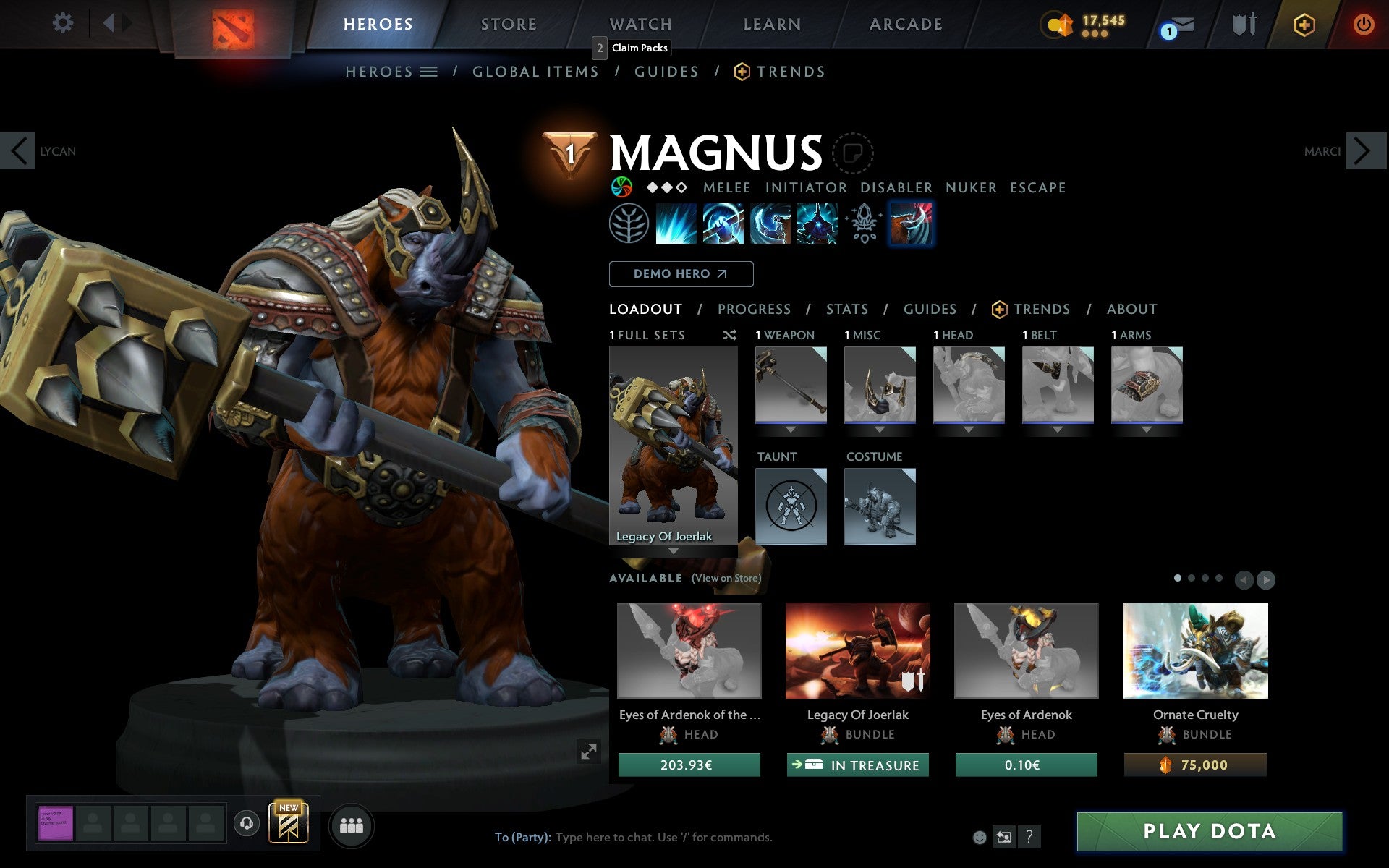Open the power/exit button top right
Image resolution: width=1389 pixels, height=868 pixels.
click(1364, 23)
